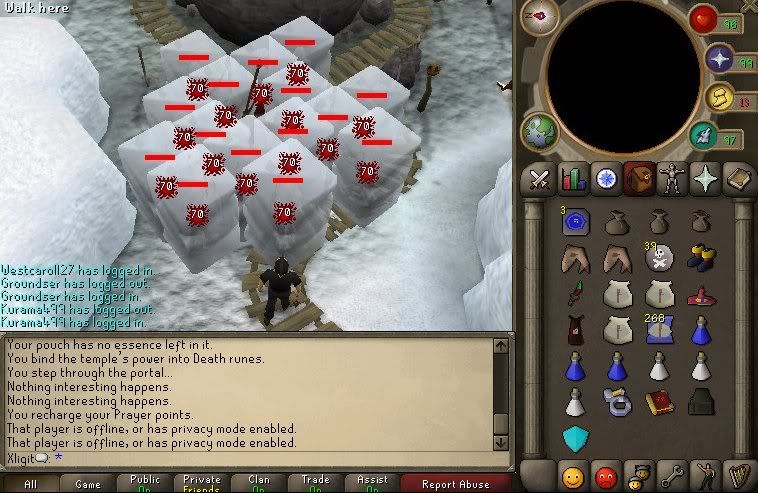Open the Options wrench tab

(671, 474)
